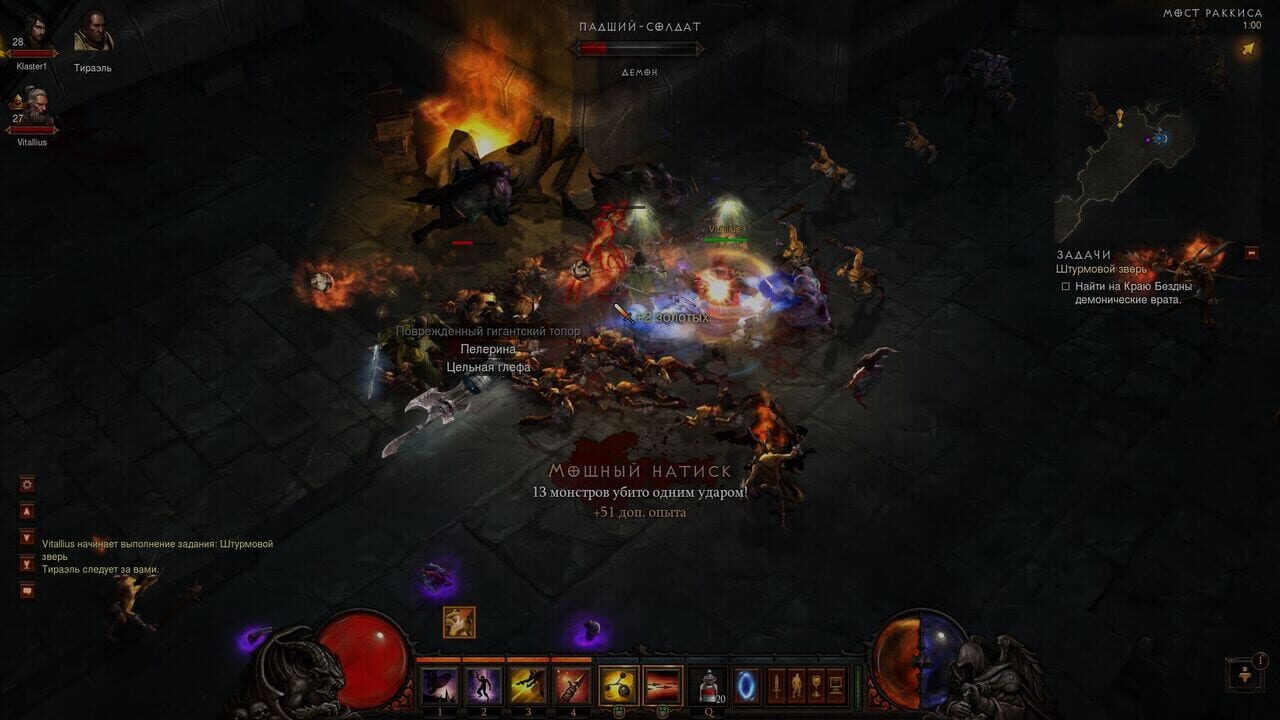Toggle the quest tracker with the red icon
The image size is (1280, 720).
[1251, 252]
